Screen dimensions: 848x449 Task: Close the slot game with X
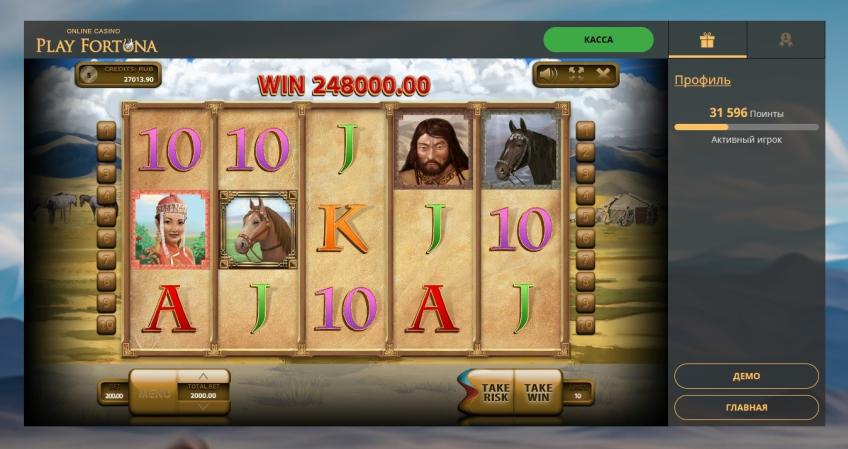pos(603,73)
